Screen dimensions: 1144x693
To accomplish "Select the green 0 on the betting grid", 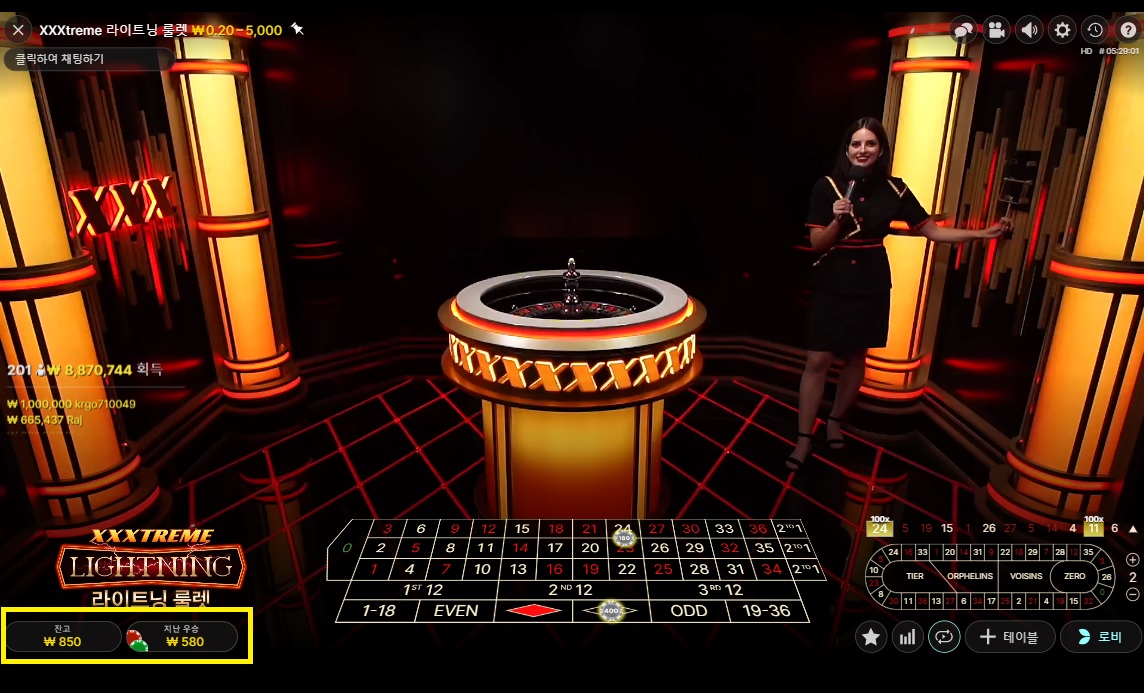I will pos(347,548).
